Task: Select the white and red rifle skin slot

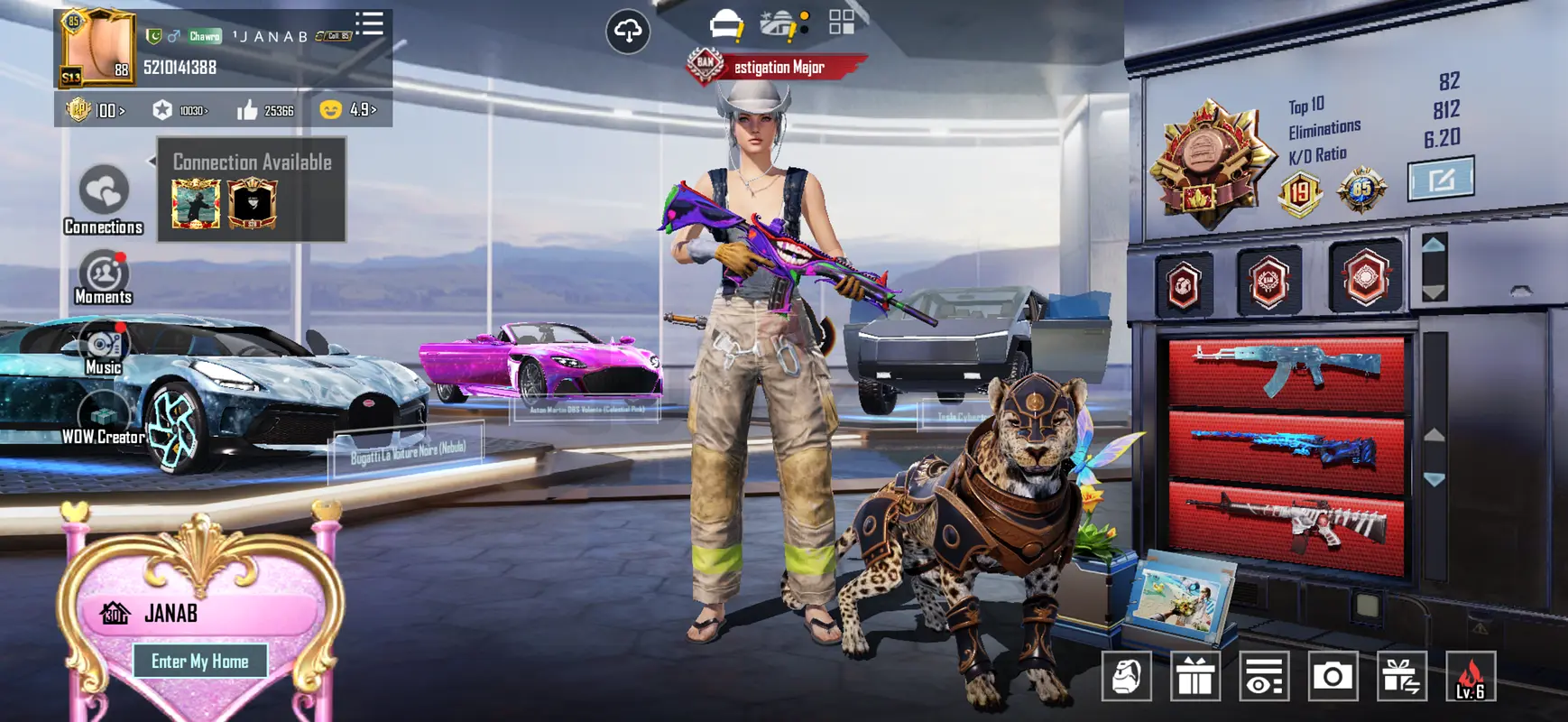Action: tap(1287, 526)
